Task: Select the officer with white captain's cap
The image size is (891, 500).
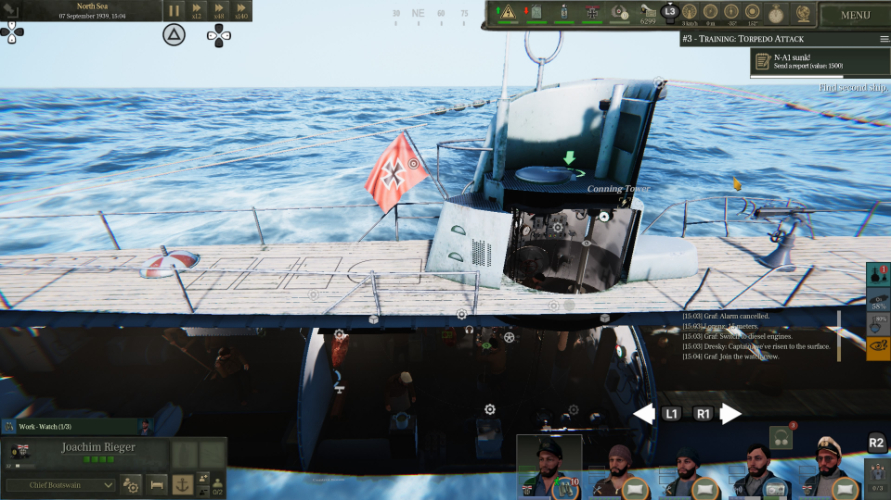Action: pyautogui.click(x=826, y=467)
